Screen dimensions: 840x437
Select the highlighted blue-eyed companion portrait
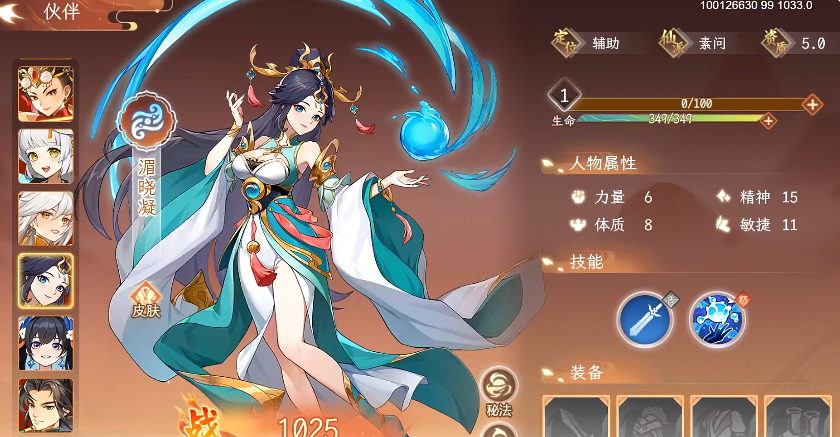click(45, 280)
